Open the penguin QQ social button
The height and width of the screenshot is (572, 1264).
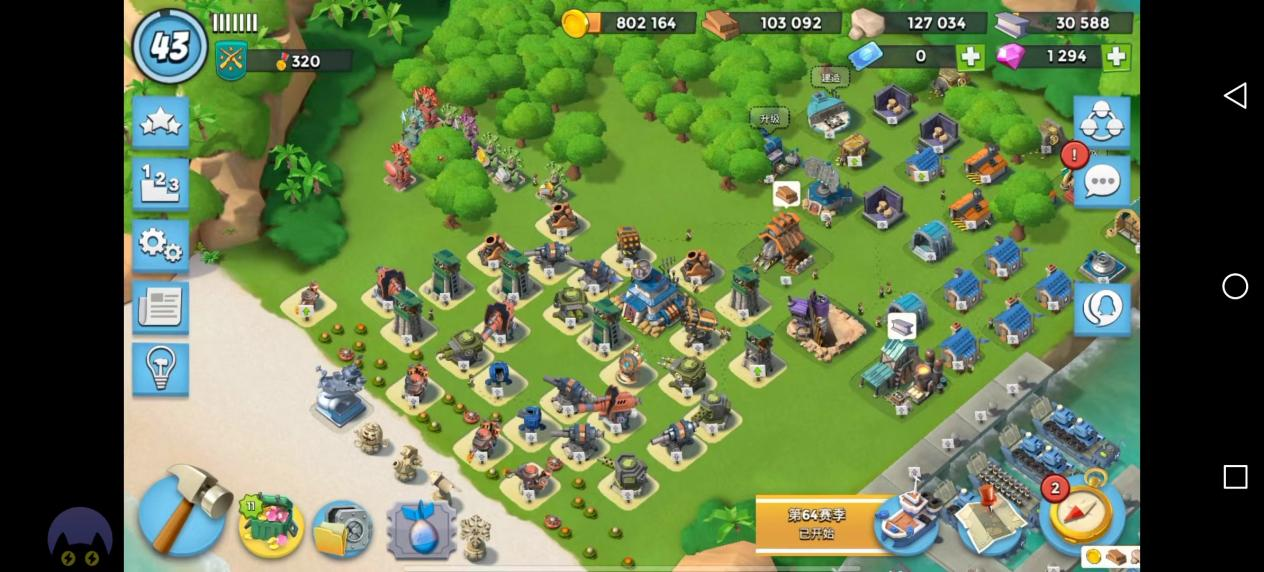click(1101, 309)
